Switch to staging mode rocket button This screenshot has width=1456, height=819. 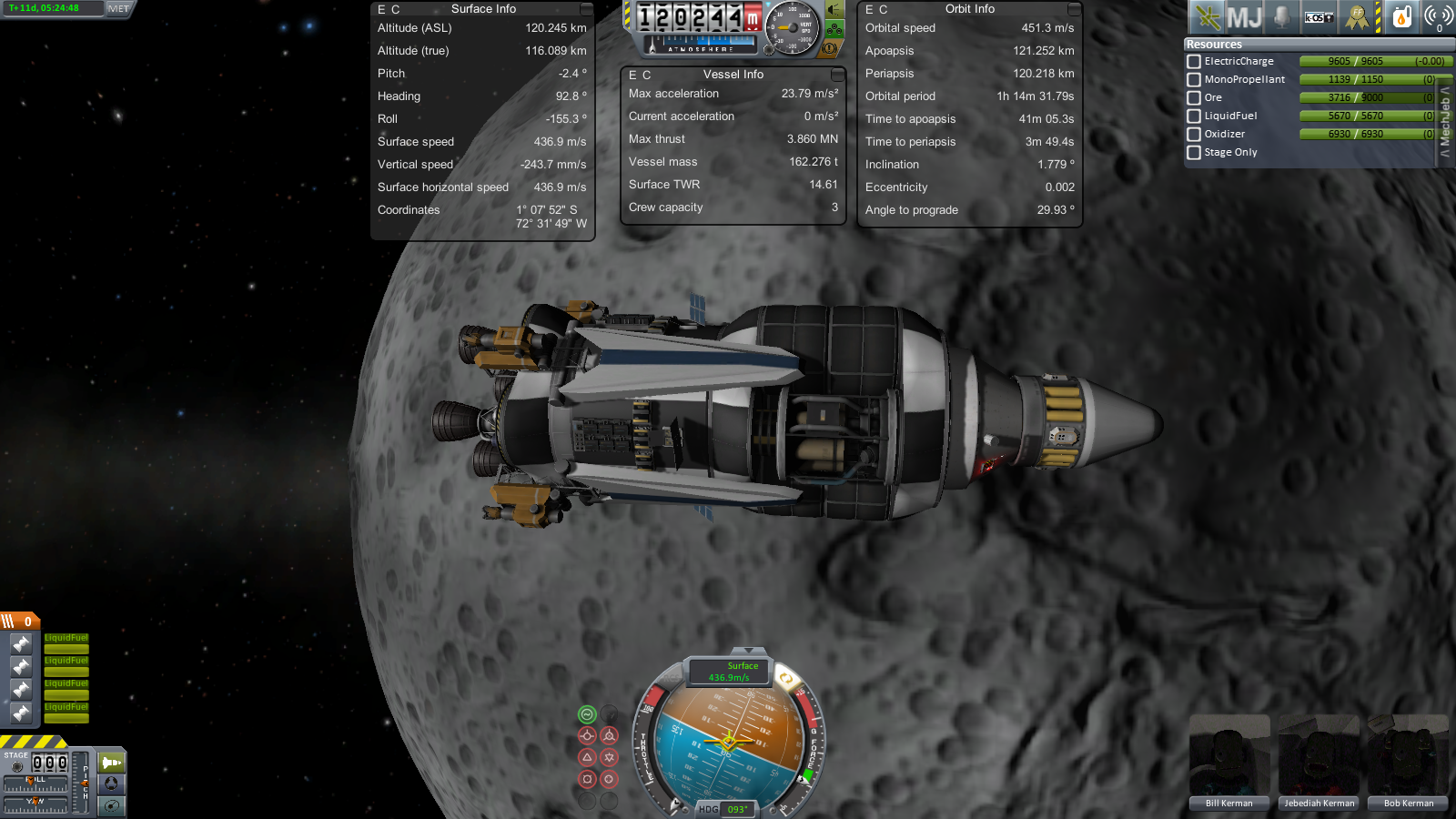point(112,762)
